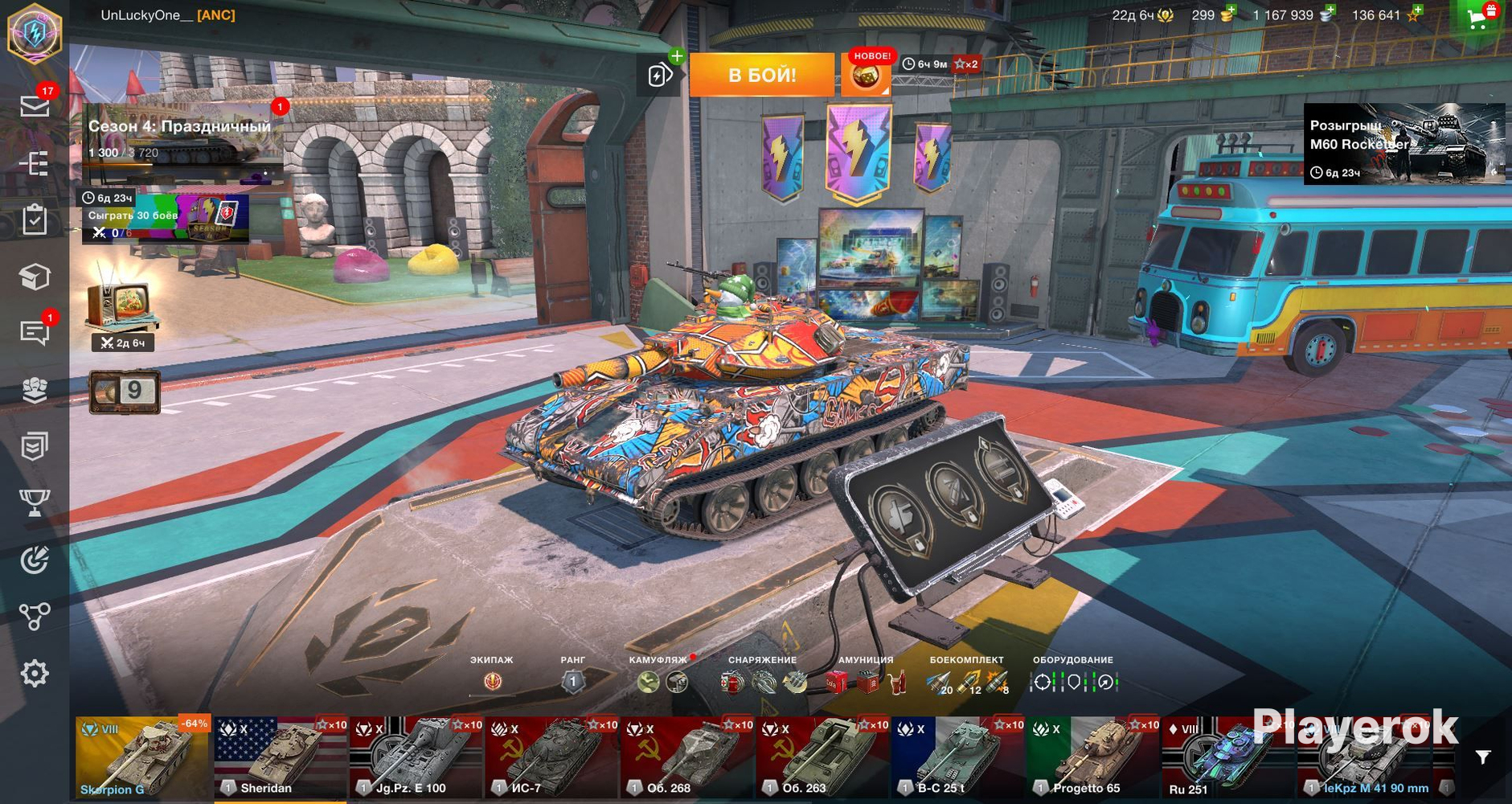Choose the Об. 263 tank

click(x=822, y=758)
